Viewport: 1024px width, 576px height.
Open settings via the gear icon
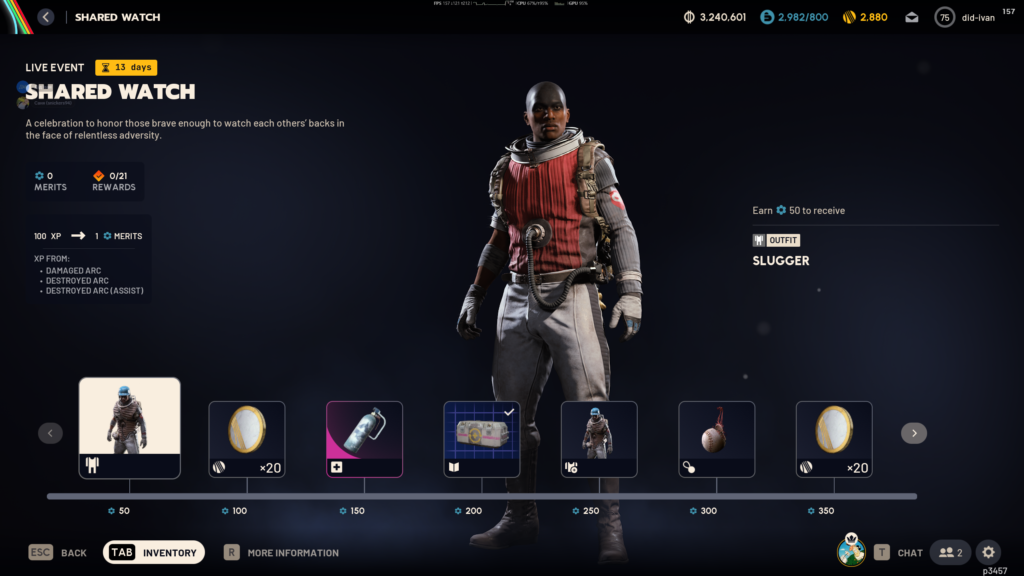[x=988, y=552]
